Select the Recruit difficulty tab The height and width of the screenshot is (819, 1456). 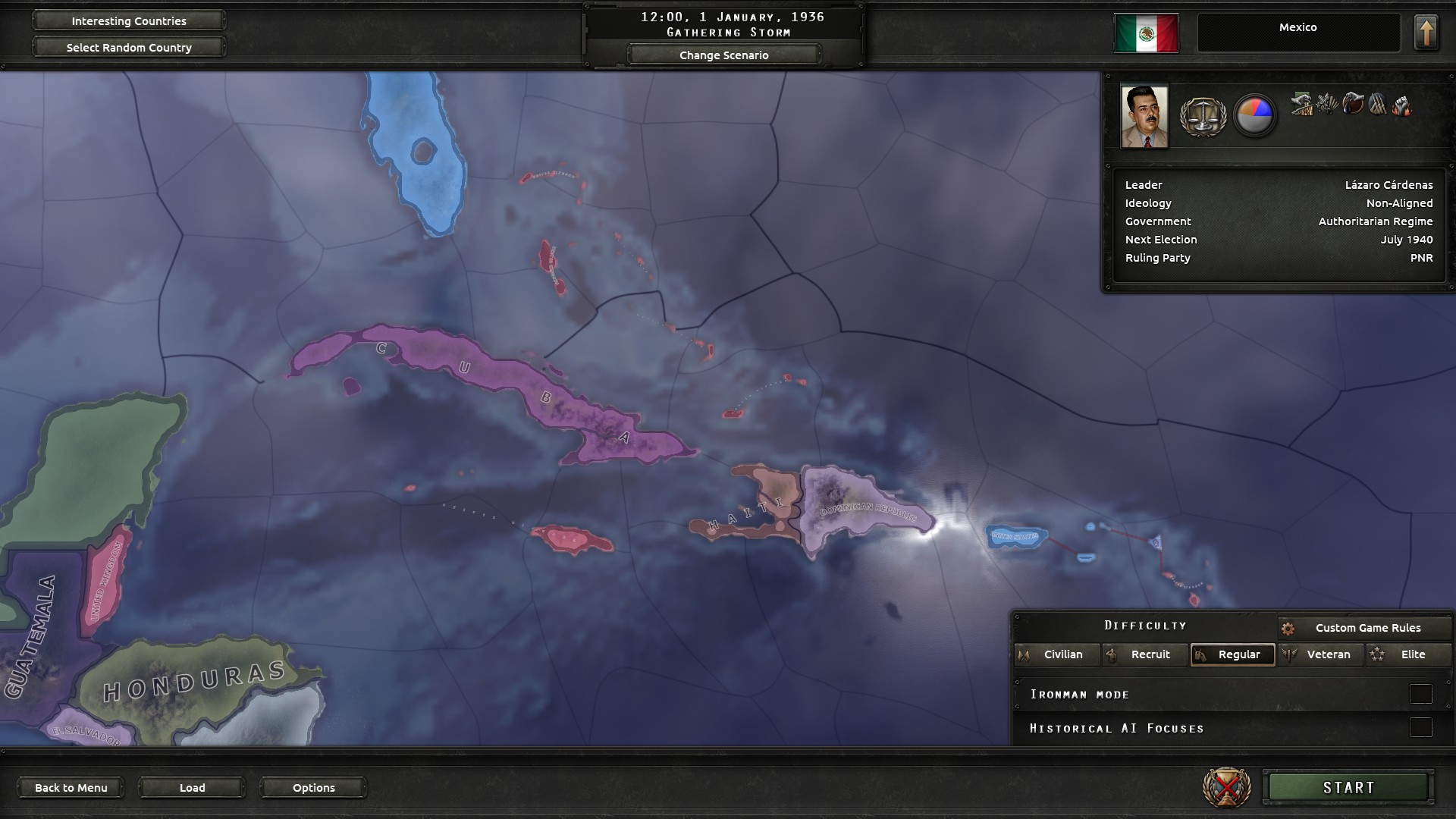(x=1145, y=654)
